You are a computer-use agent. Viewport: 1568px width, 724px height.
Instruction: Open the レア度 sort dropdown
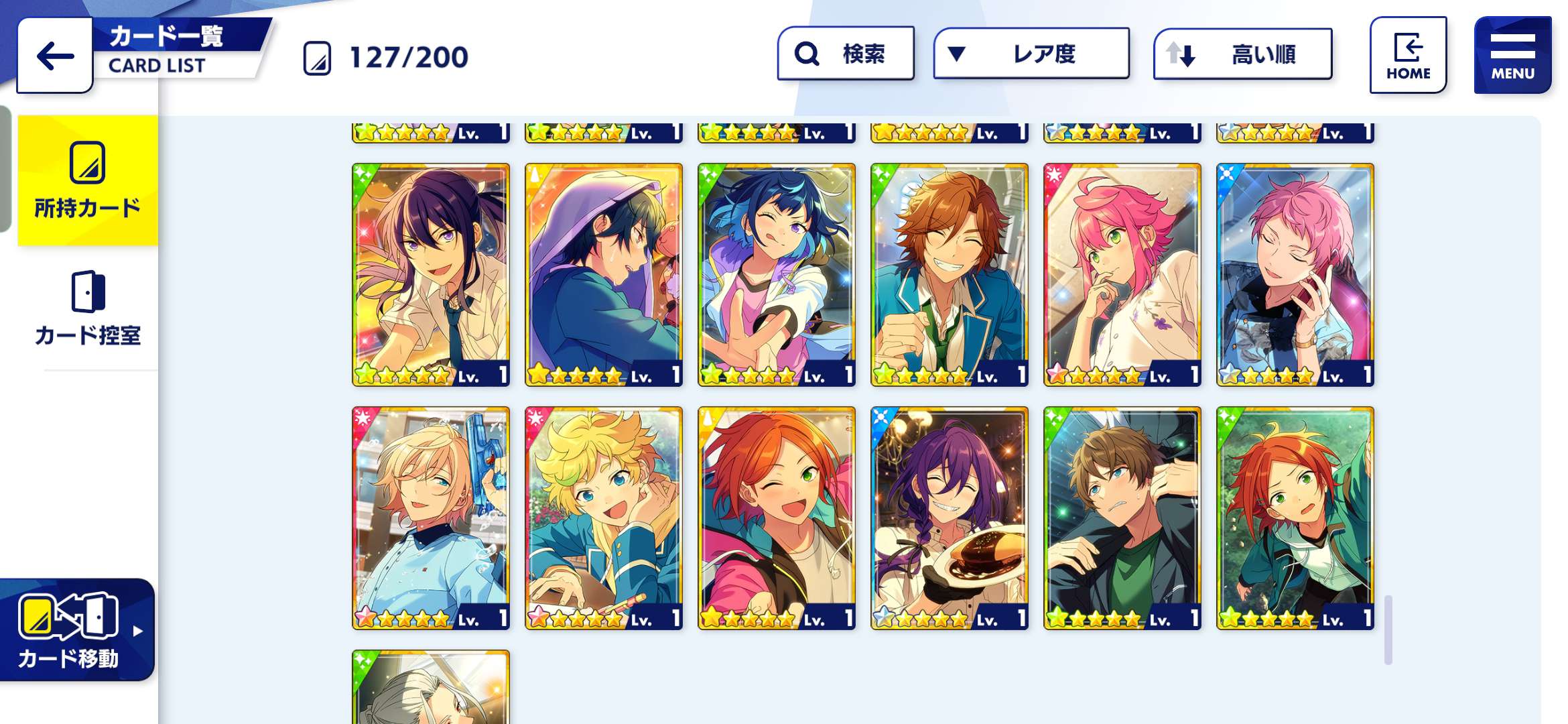pos(1031,54)
